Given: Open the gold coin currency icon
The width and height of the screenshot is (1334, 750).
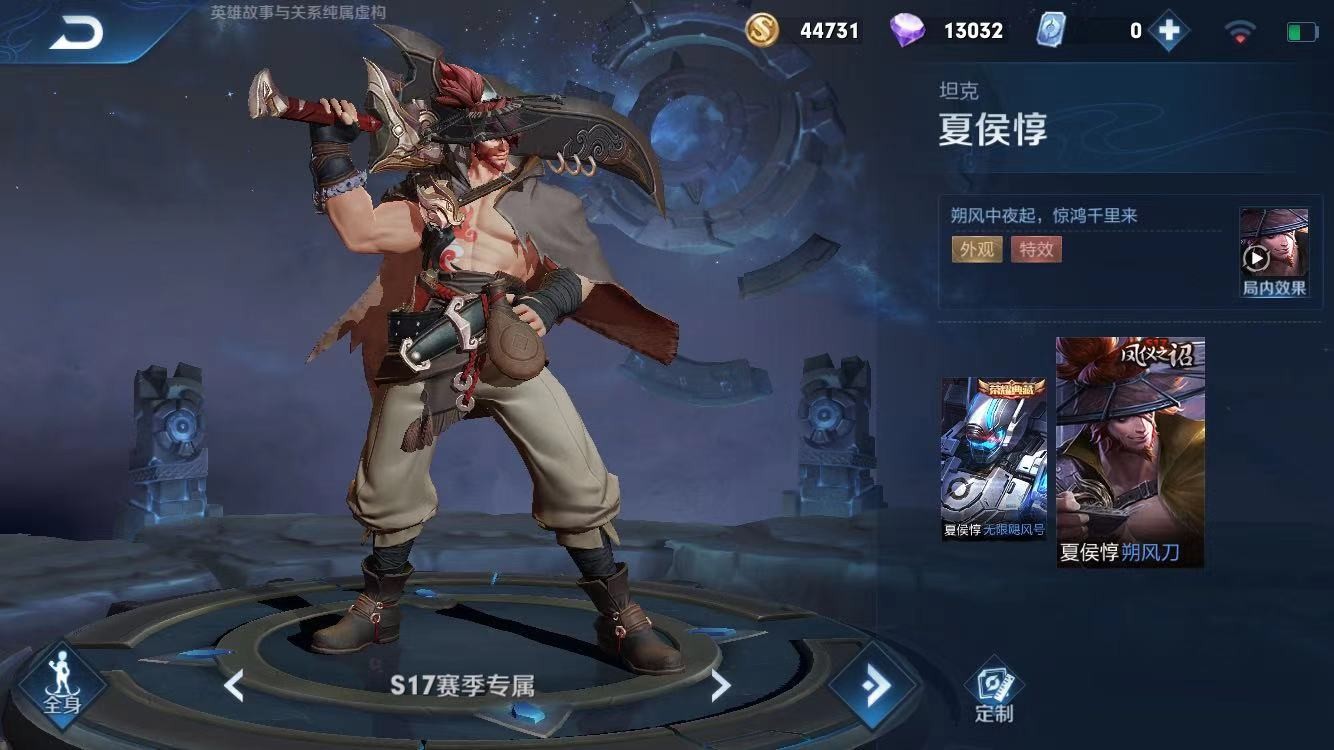Looking at the screenshot, I should [762, 30].
